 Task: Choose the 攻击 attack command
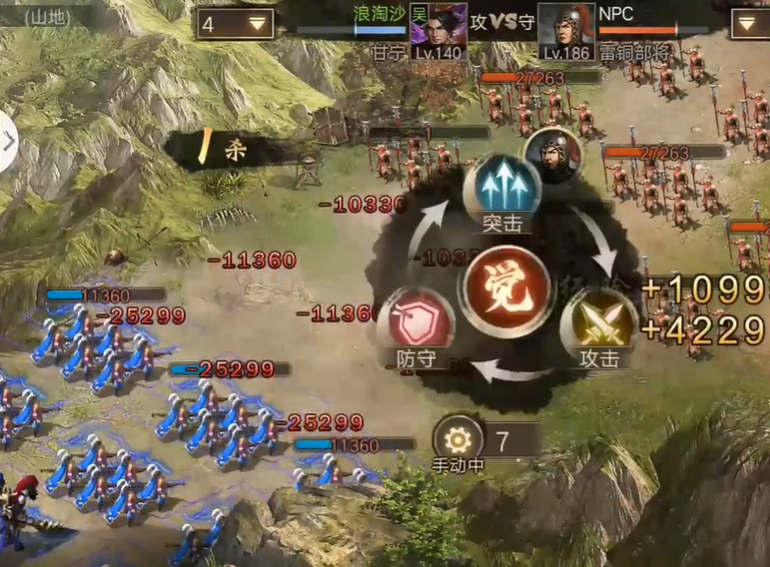click(x=599, y=323)
